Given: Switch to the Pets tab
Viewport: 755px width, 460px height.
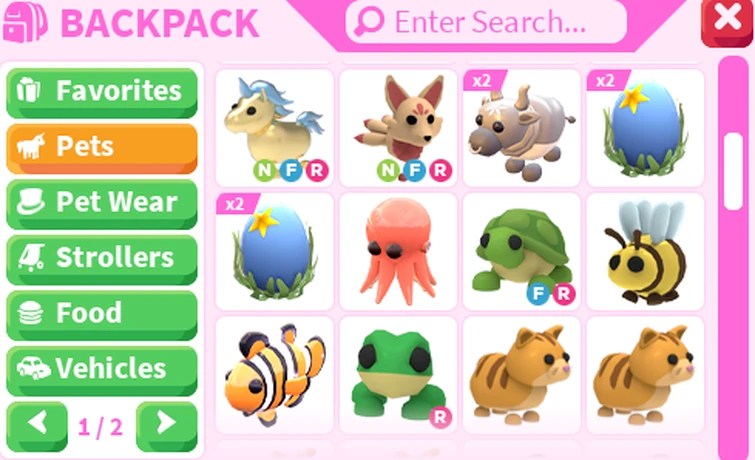Looking at the screenshot, I should (102, 147).
